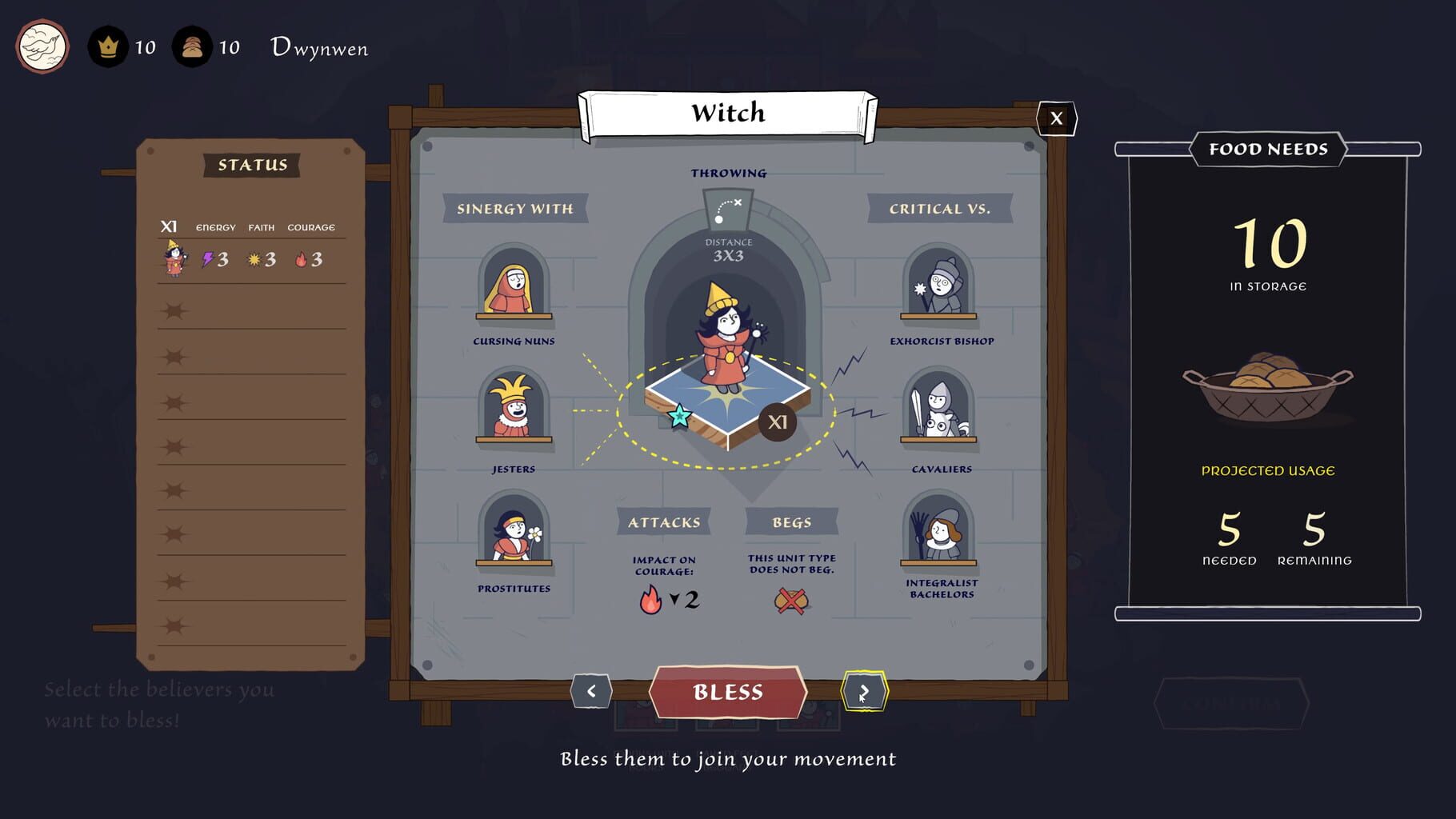Click the BLESS button to recruit the Witch
Screen dimensions: 1456x819
tap(729, 692)
